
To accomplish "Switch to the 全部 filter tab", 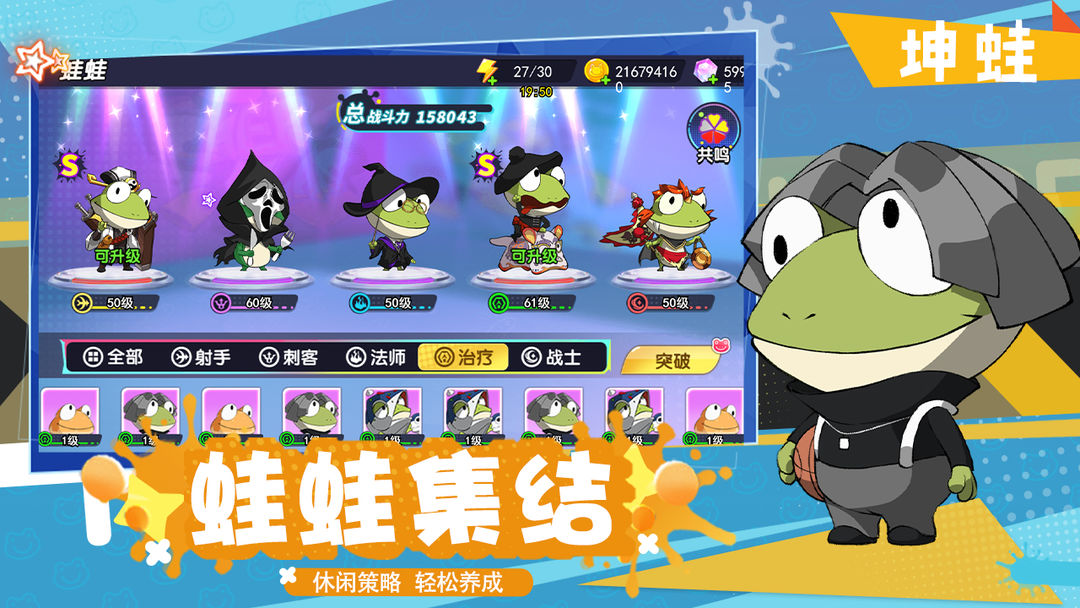I will (x=113, y=357).
